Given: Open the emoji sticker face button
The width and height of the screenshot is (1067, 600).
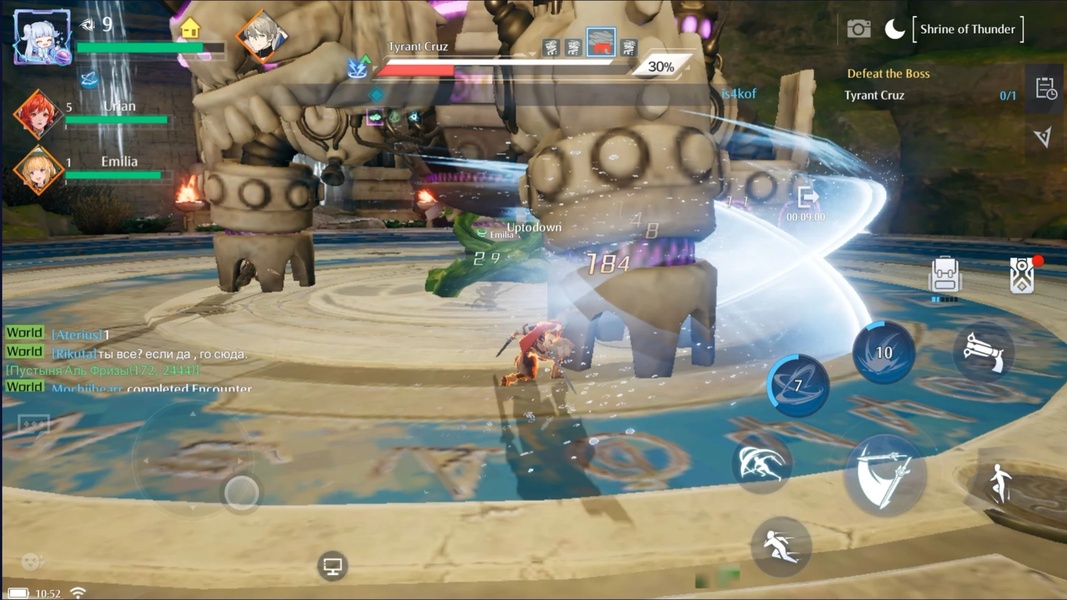Looking at the screenshot, I should coord(32,561).
